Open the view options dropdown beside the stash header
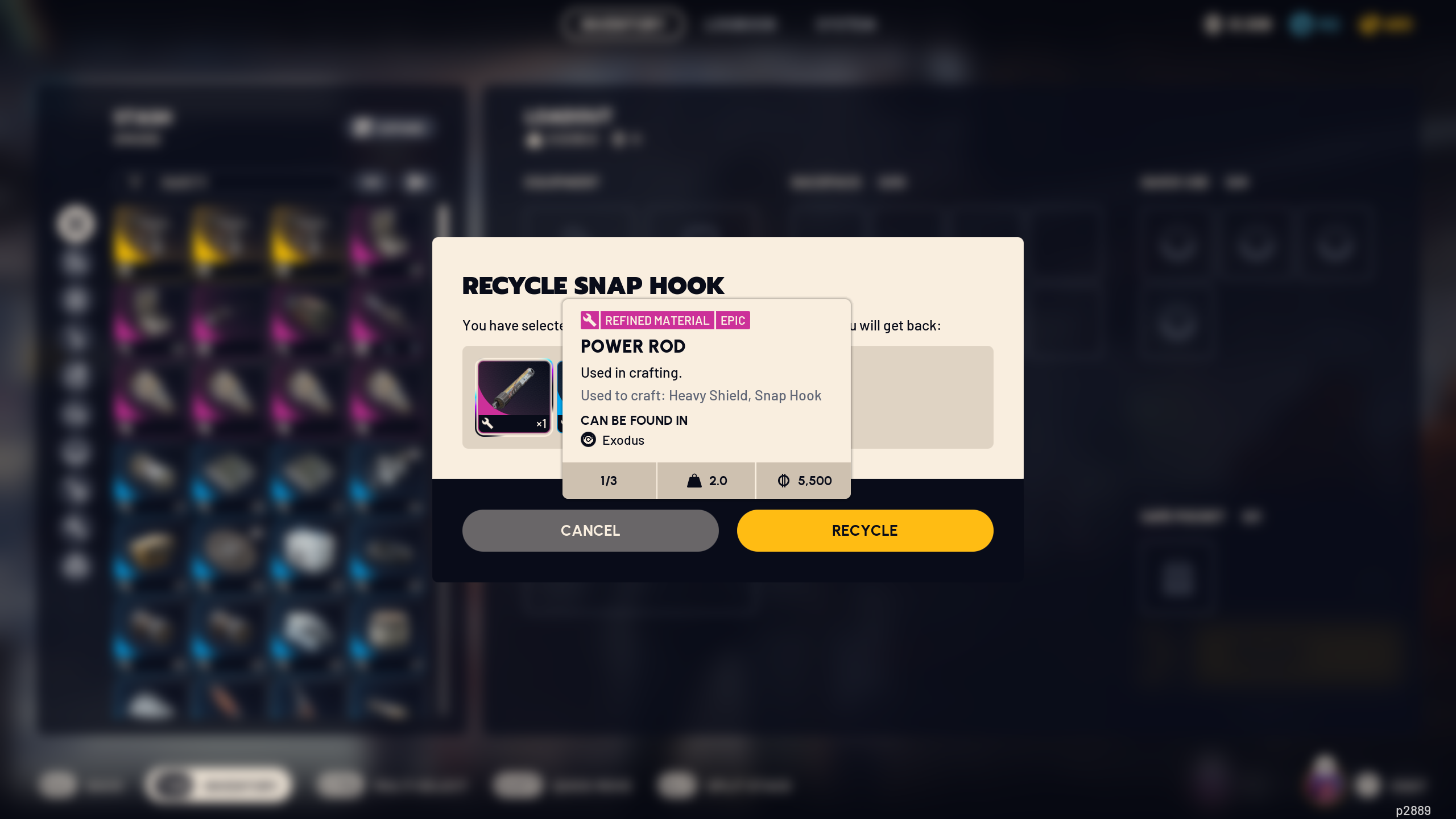The width and height of the screenshot is (1456, 819). pos(390,127)
